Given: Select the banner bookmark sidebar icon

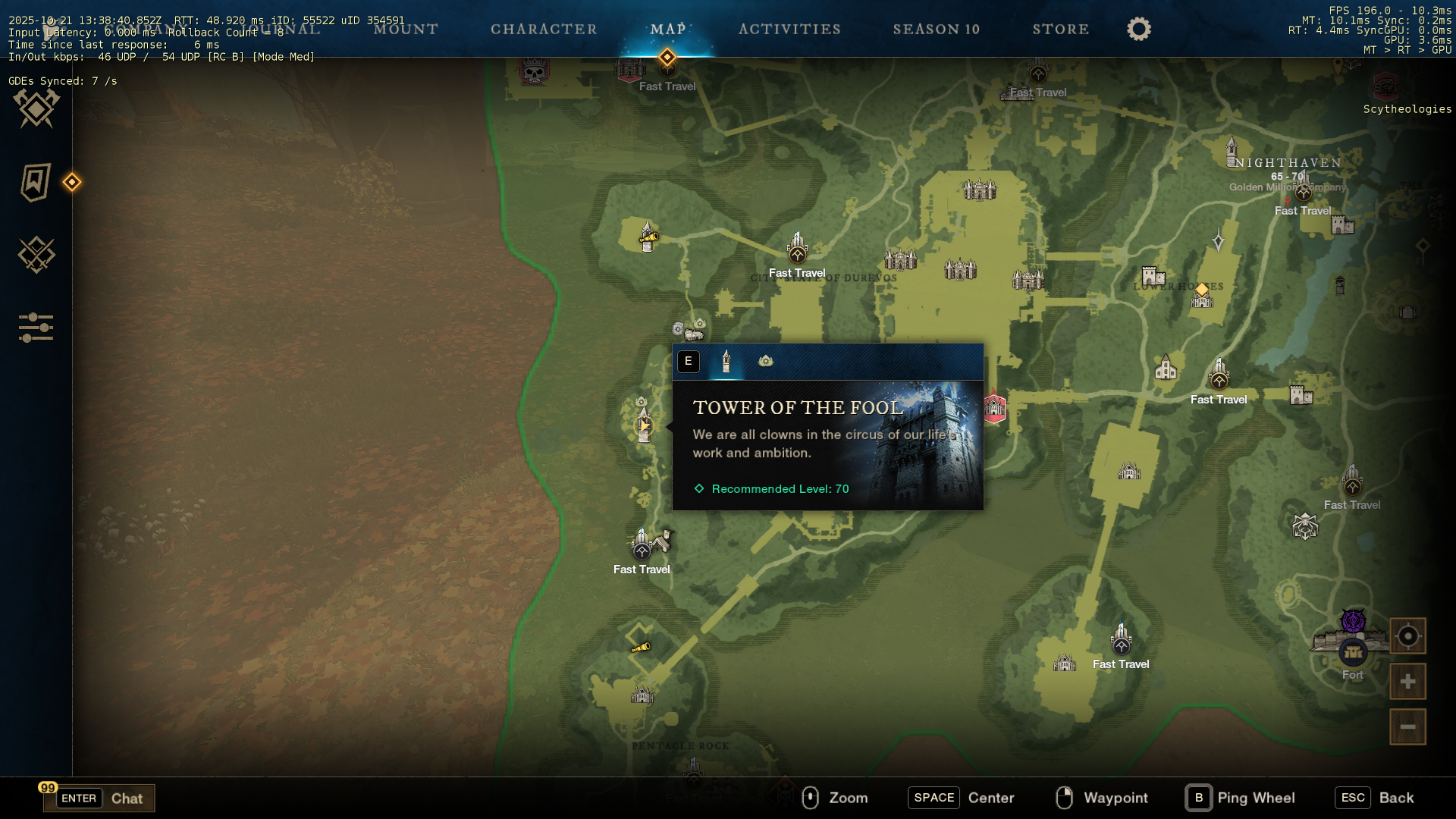Looking at the screenshot, I should coord(36,182).
